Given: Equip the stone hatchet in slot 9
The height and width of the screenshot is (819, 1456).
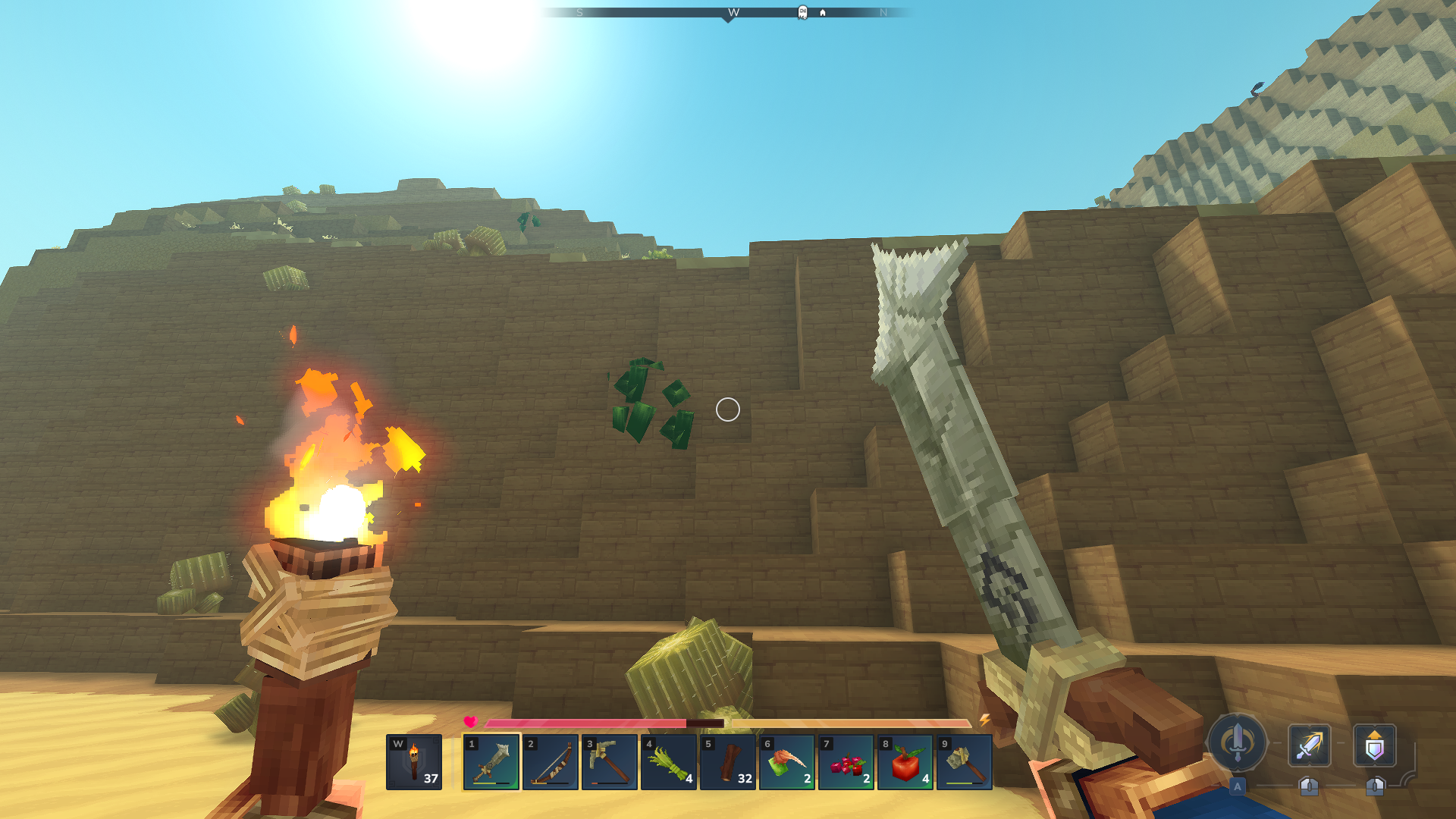Looking at the screenshot, I should pos(965,761).
